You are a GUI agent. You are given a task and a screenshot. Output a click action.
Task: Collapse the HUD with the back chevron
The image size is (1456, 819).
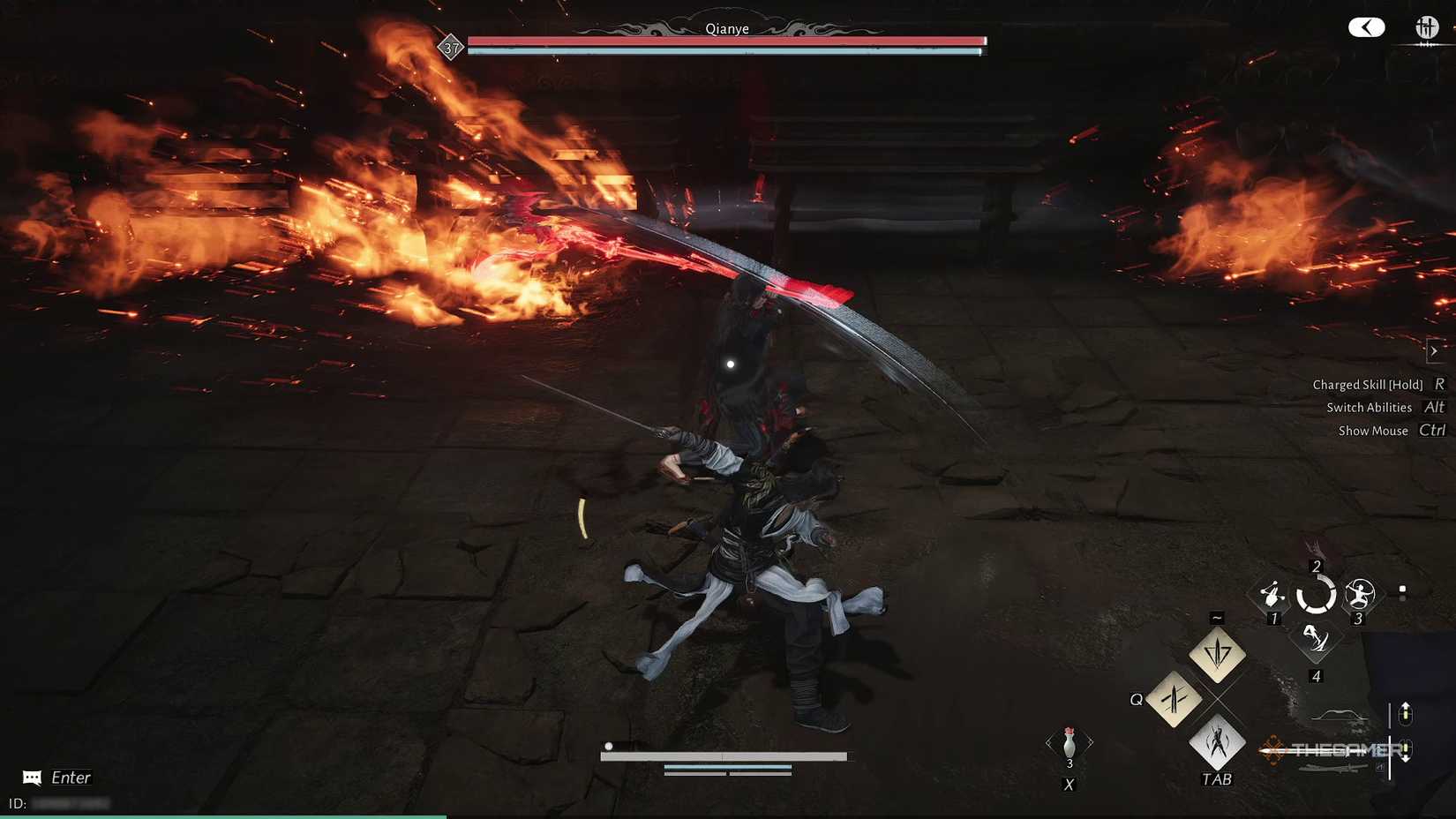[x=1367, y=27]
